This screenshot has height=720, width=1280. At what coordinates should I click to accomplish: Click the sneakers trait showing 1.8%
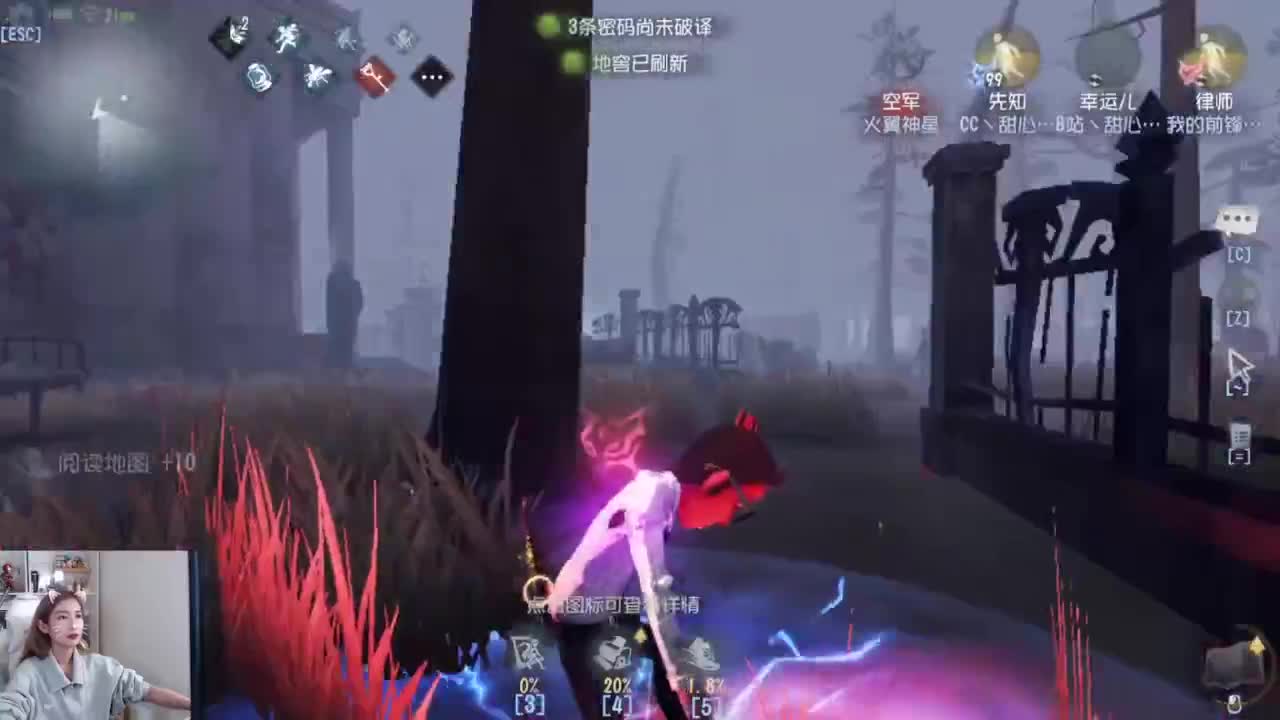[x=700, y=652]
